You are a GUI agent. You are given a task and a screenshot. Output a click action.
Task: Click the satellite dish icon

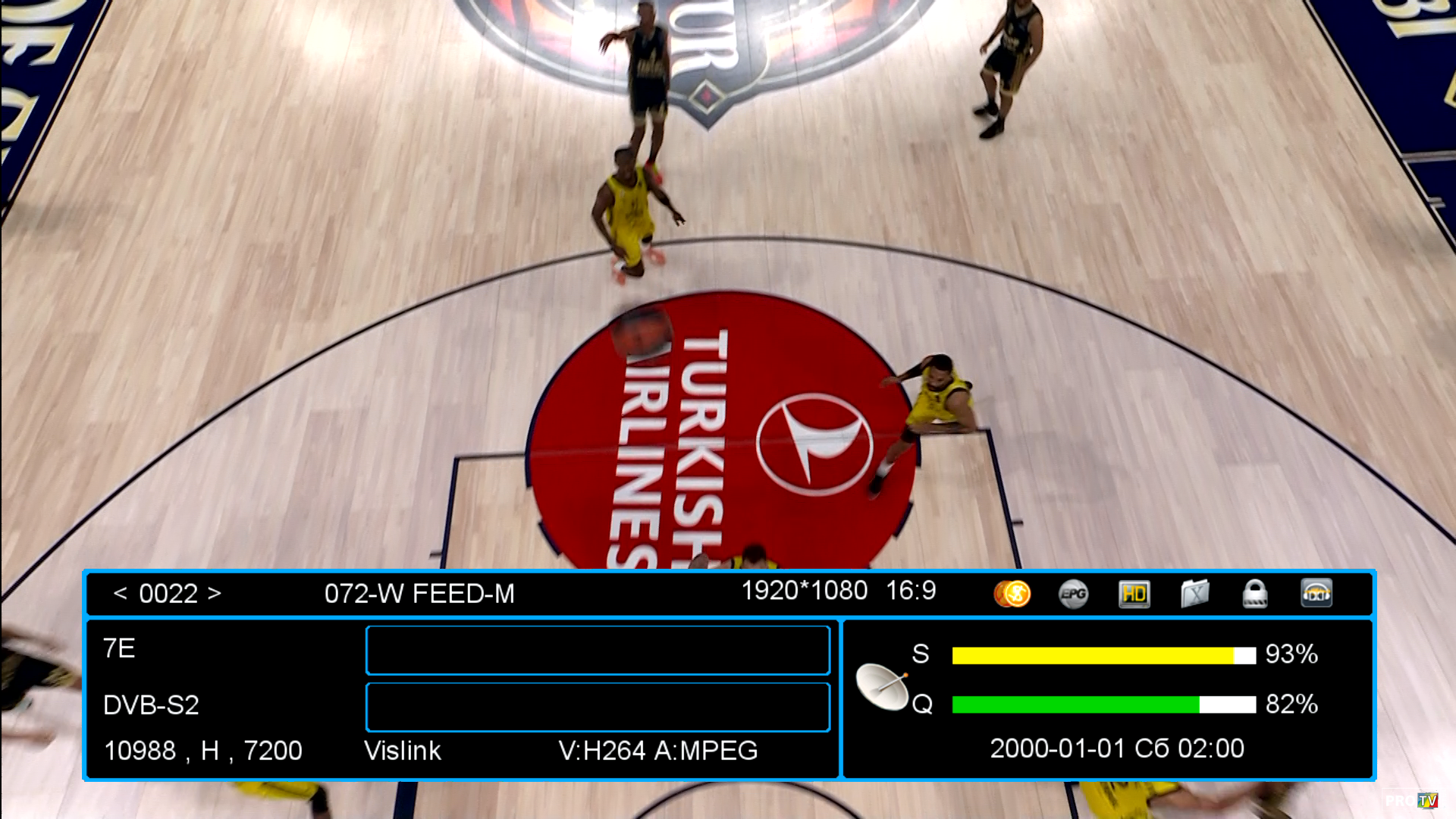882,686
